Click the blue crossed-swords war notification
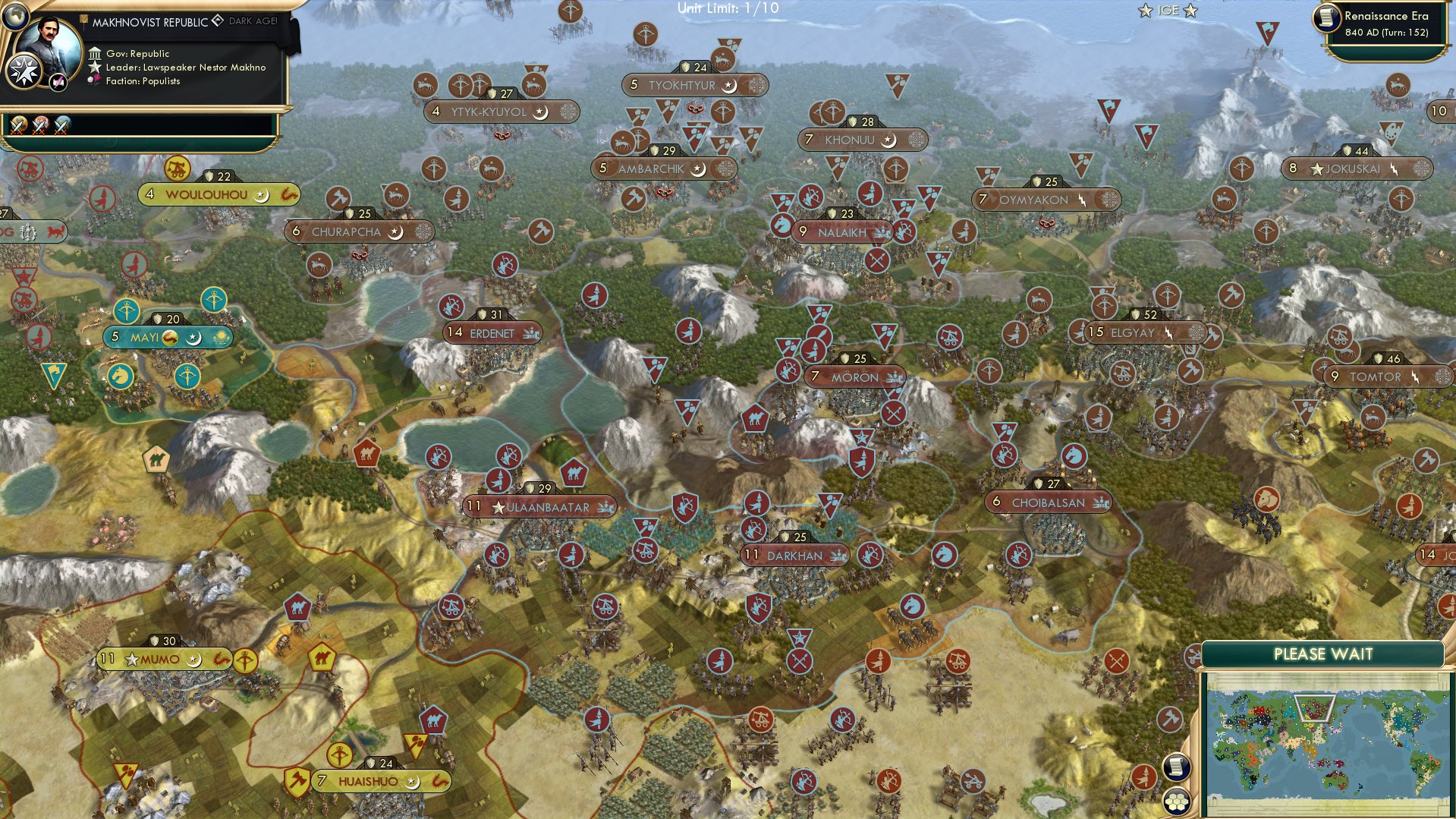 (63, 123)
